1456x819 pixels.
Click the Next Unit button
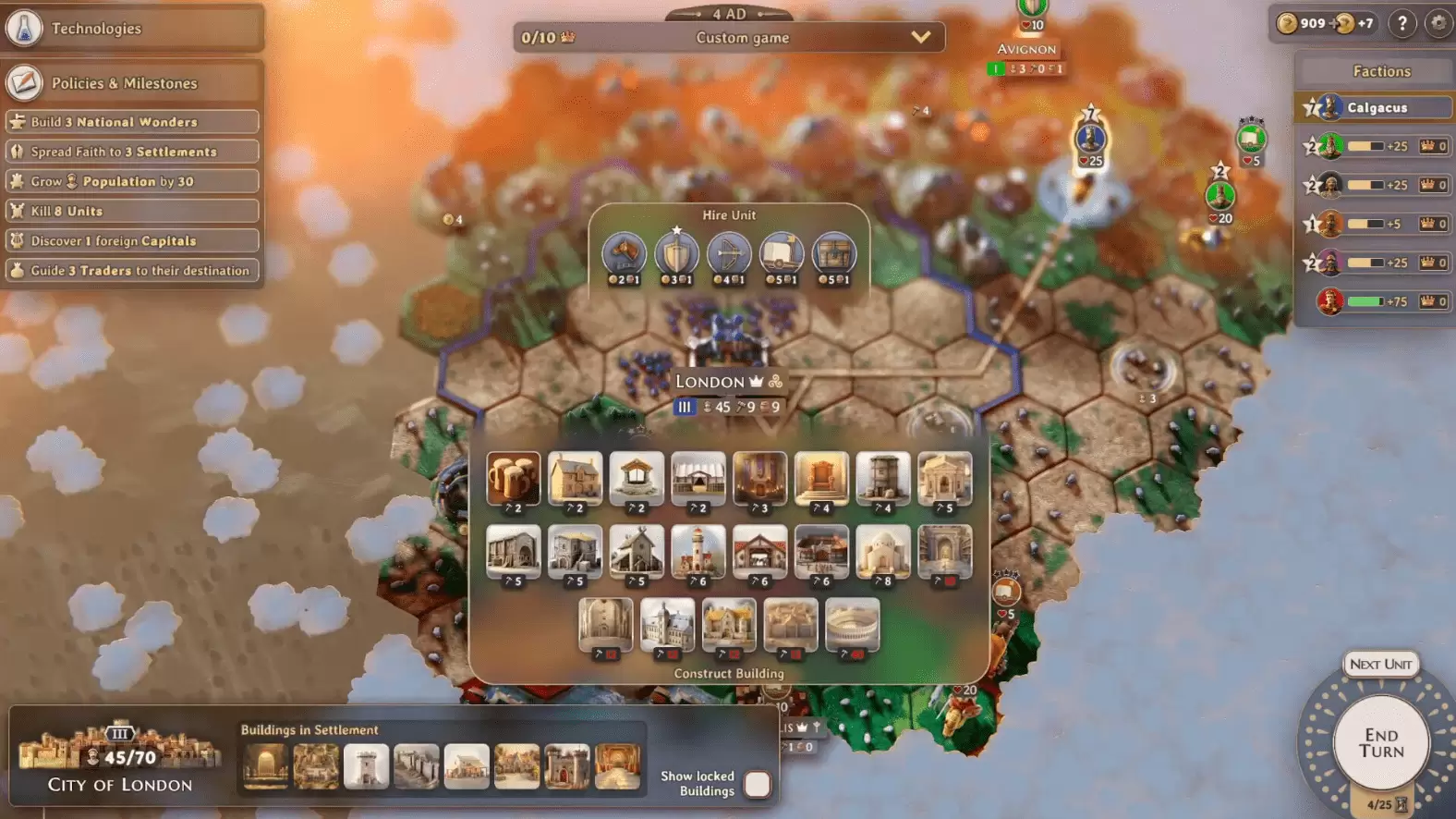(x=1380, y=664)
